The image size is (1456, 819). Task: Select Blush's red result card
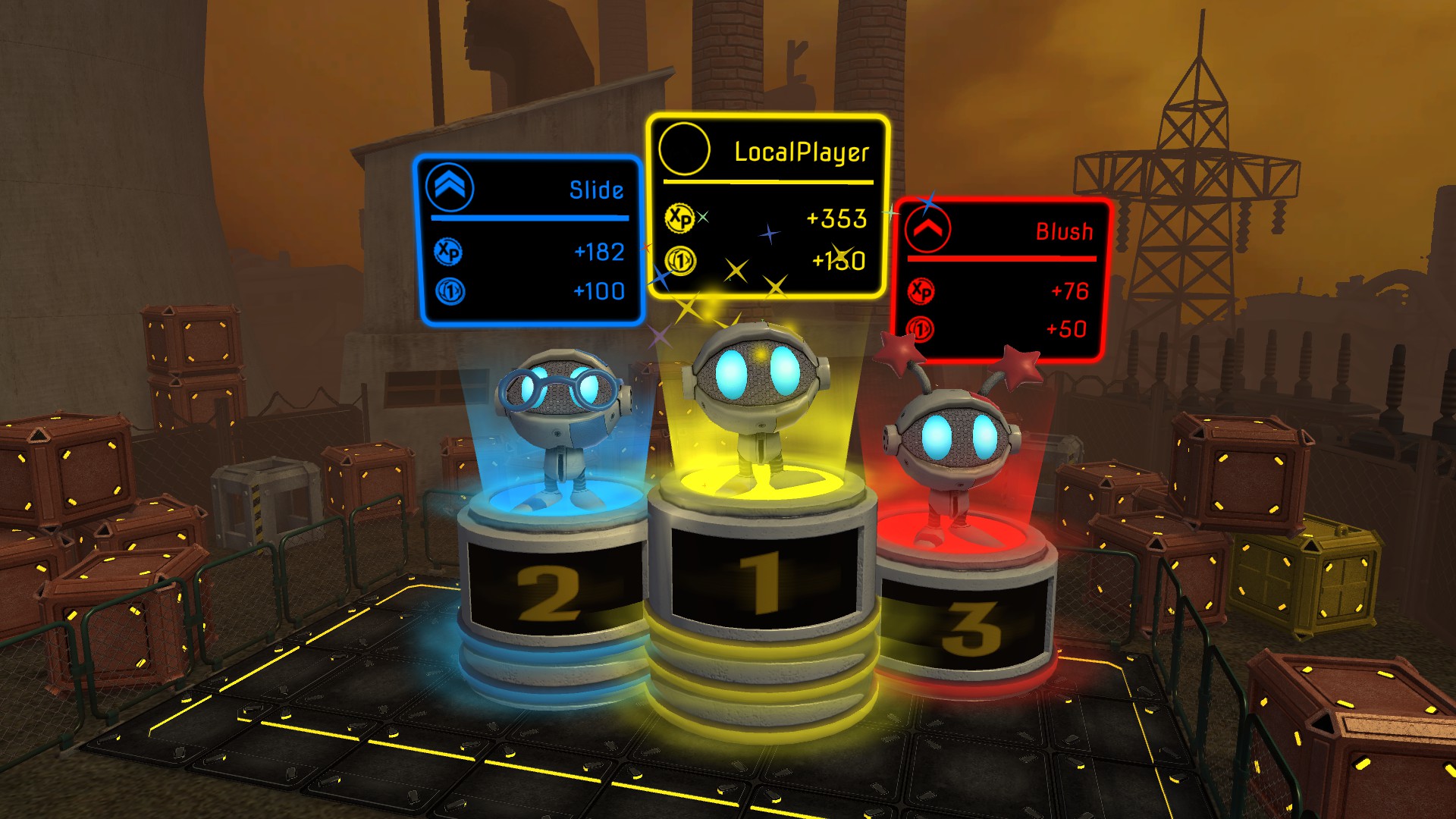(1001, 281)
